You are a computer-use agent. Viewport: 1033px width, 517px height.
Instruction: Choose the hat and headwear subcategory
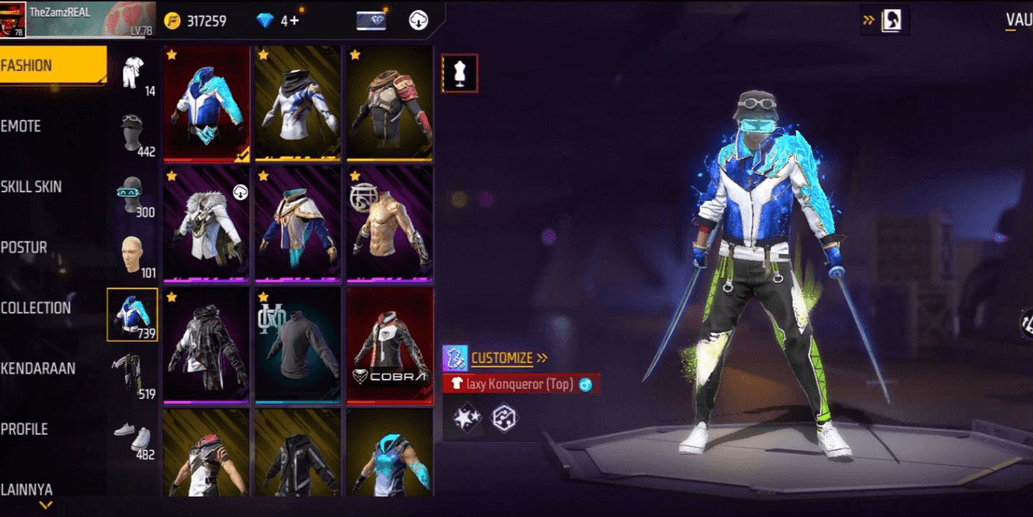133,134
